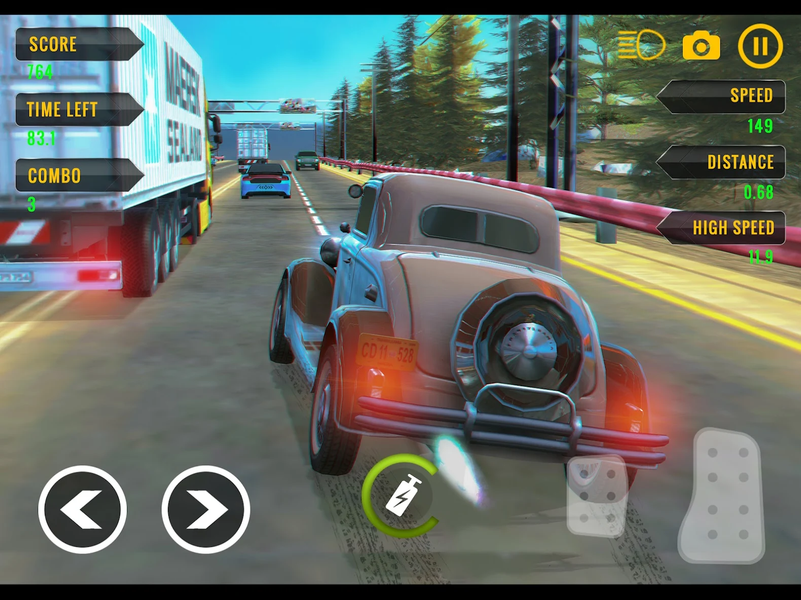This screenshot has width=801, height=600.
Task: Toggle the headlights icon
Action: [x=641, y=45]
